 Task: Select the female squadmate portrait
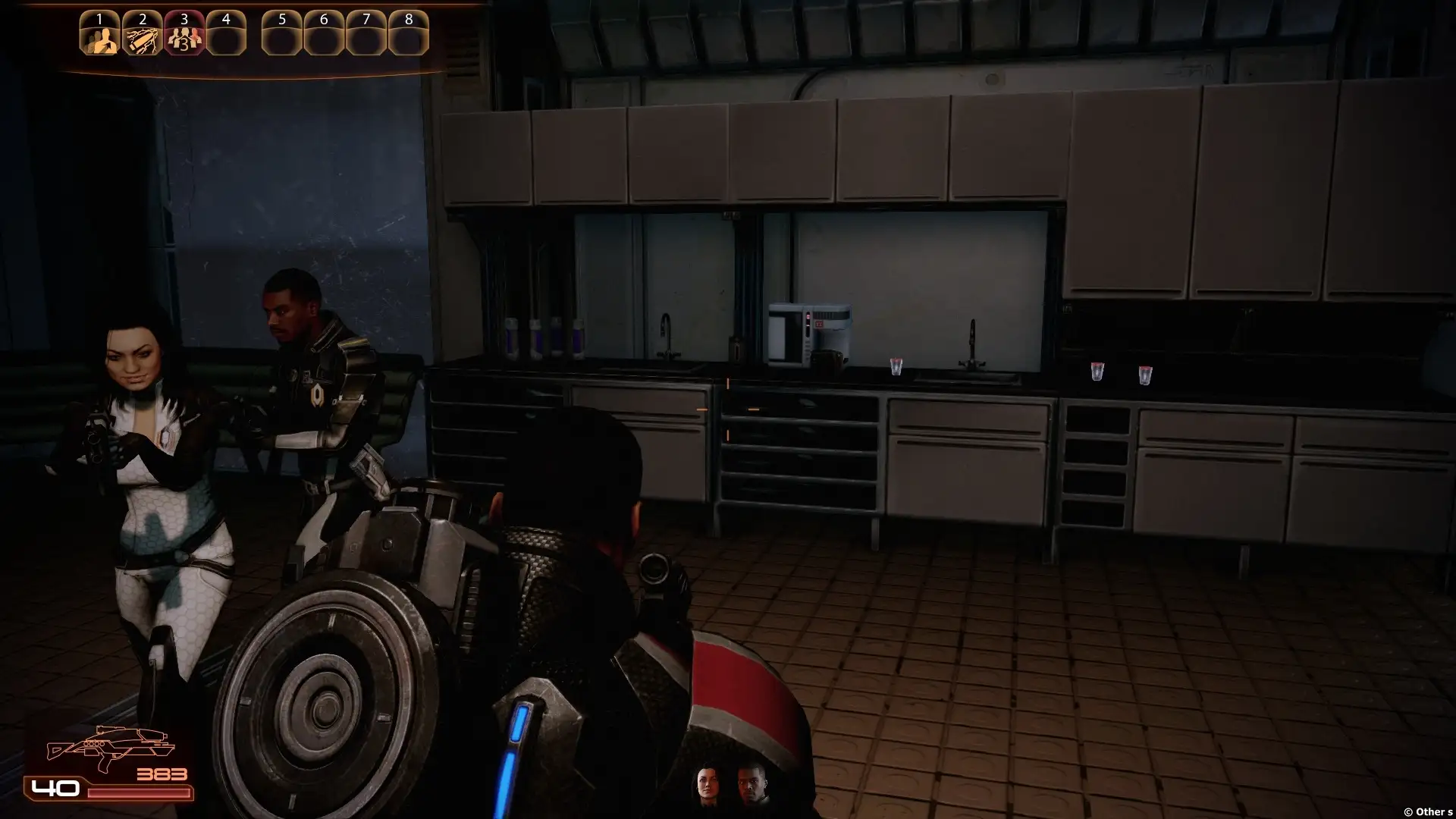point(708,784)
